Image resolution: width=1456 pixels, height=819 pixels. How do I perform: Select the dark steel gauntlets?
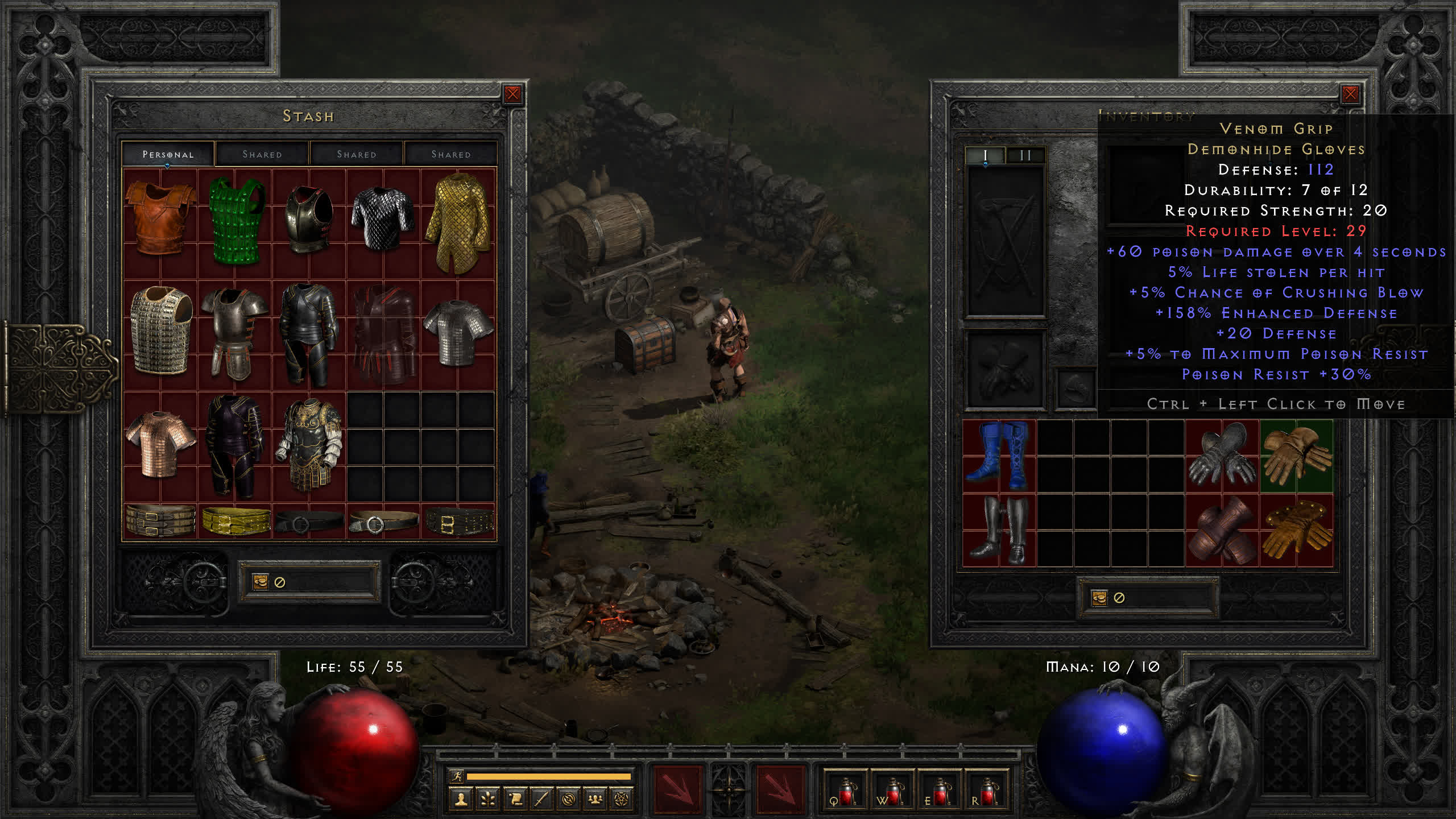(x=1222, y=456)
